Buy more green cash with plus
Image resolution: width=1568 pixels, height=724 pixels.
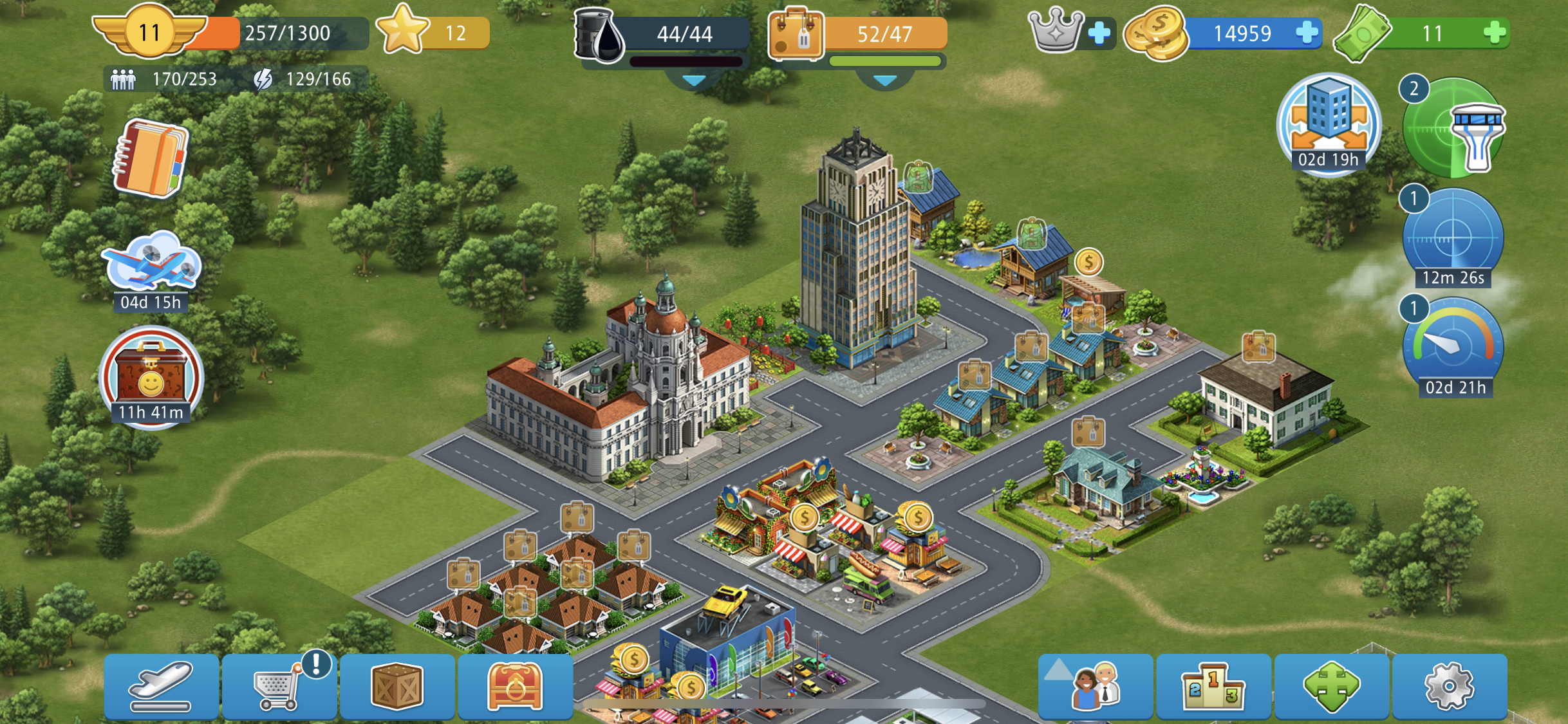(1495, 33)
